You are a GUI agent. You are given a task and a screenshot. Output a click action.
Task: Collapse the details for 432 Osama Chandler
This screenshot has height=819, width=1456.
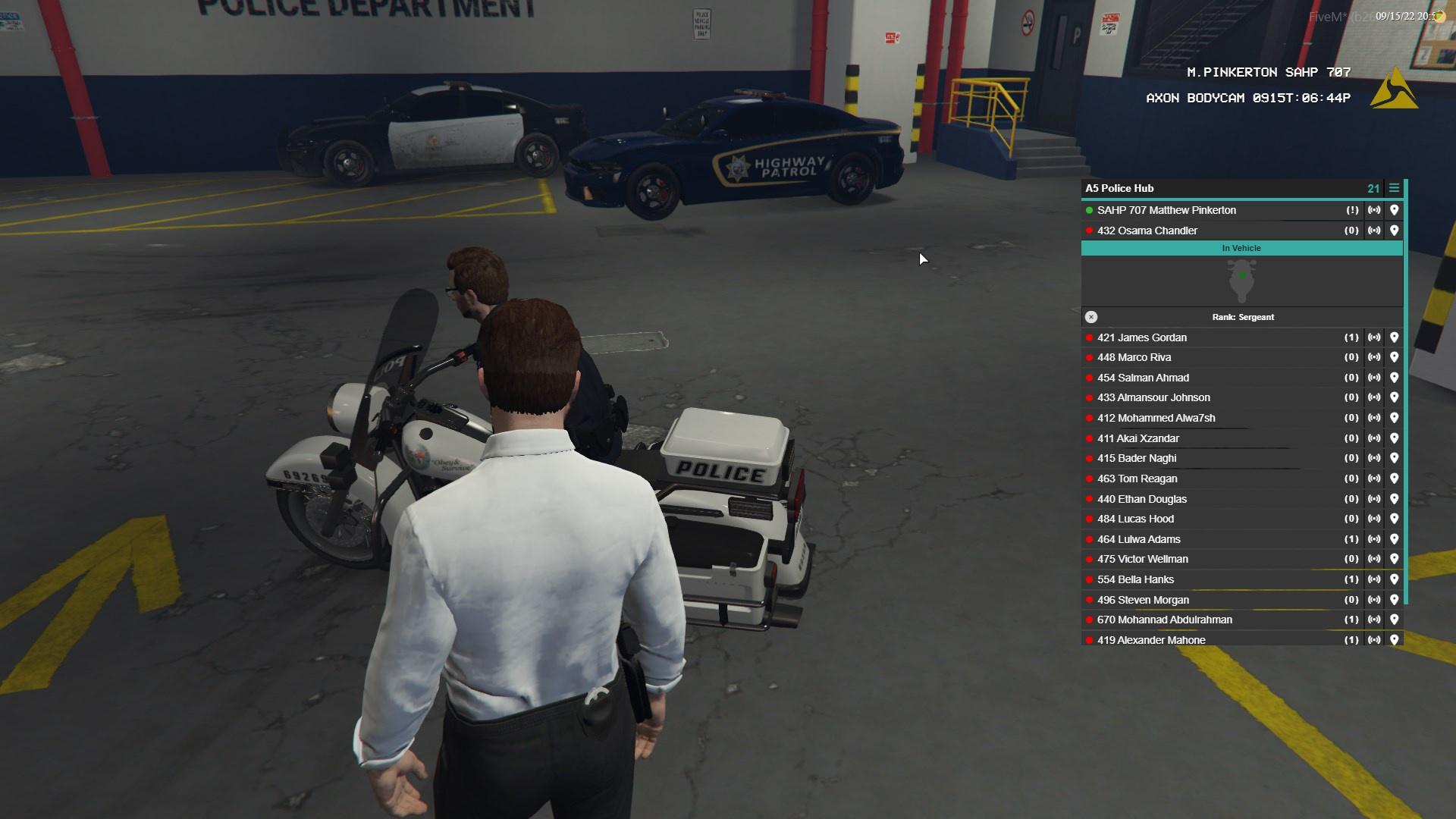(x=1183, y=230)
